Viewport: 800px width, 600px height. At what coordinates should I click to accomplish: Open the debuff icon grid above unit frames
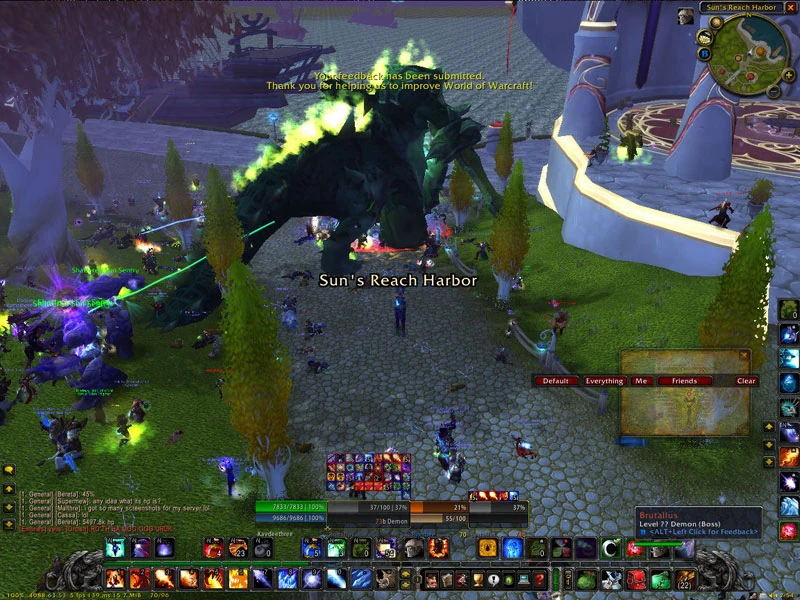(x=368, y=475)
